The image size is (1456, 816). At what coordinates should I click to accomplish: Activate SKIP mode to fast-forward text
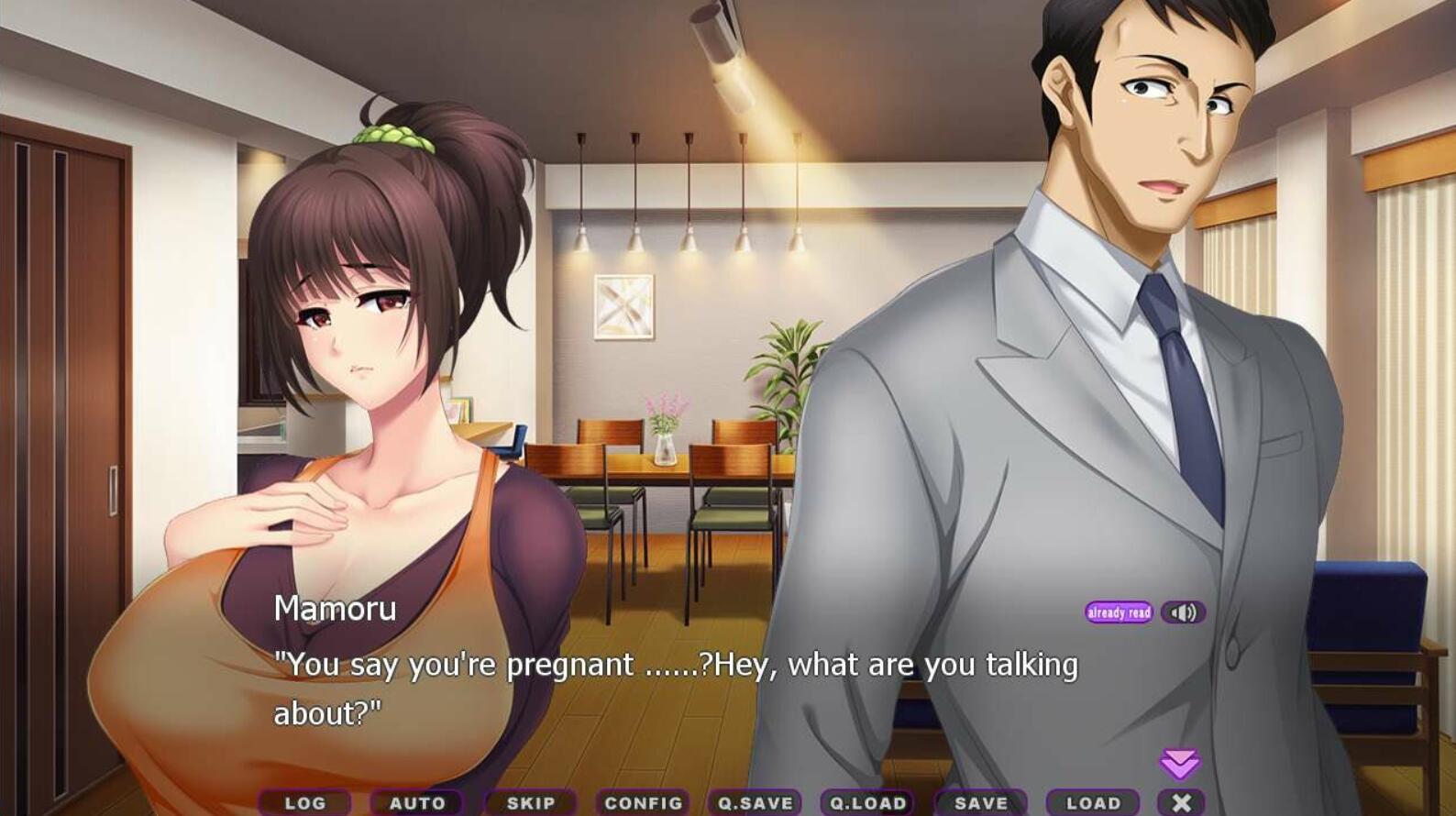pyautogui.click(x=531, y=802)
